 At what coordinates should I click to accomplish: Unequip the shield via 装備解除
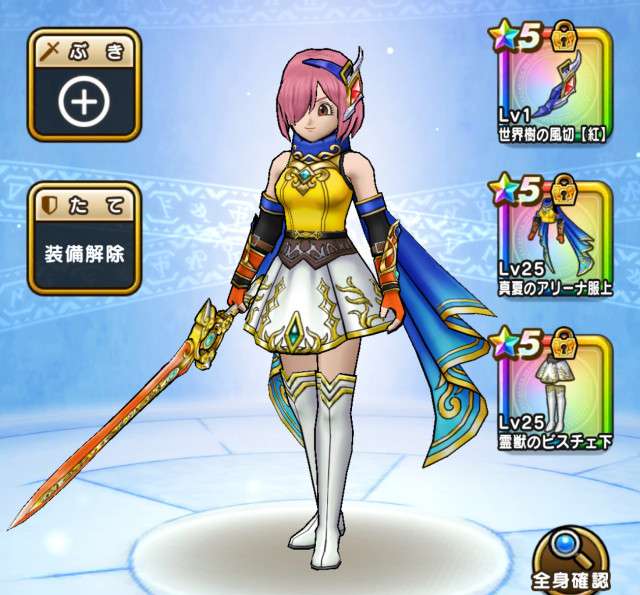point(84,250)
